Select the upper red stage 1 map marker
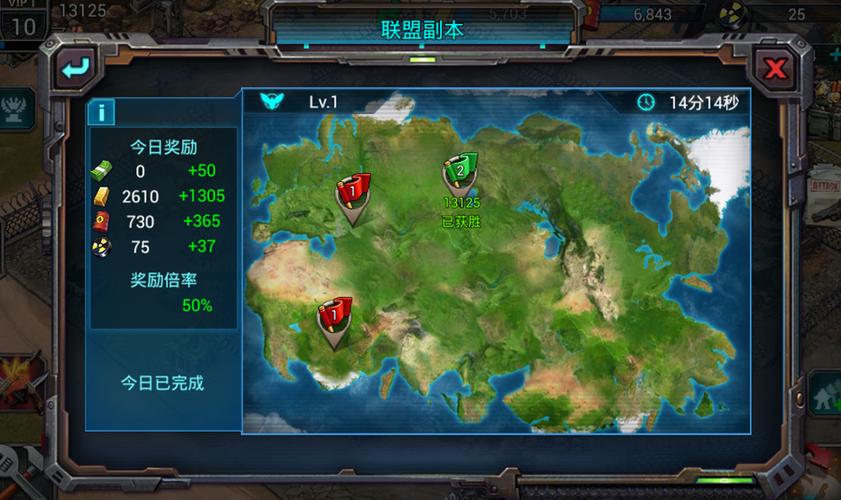The width and height of the screenshot is (841, 500). (x=353, y=194)
